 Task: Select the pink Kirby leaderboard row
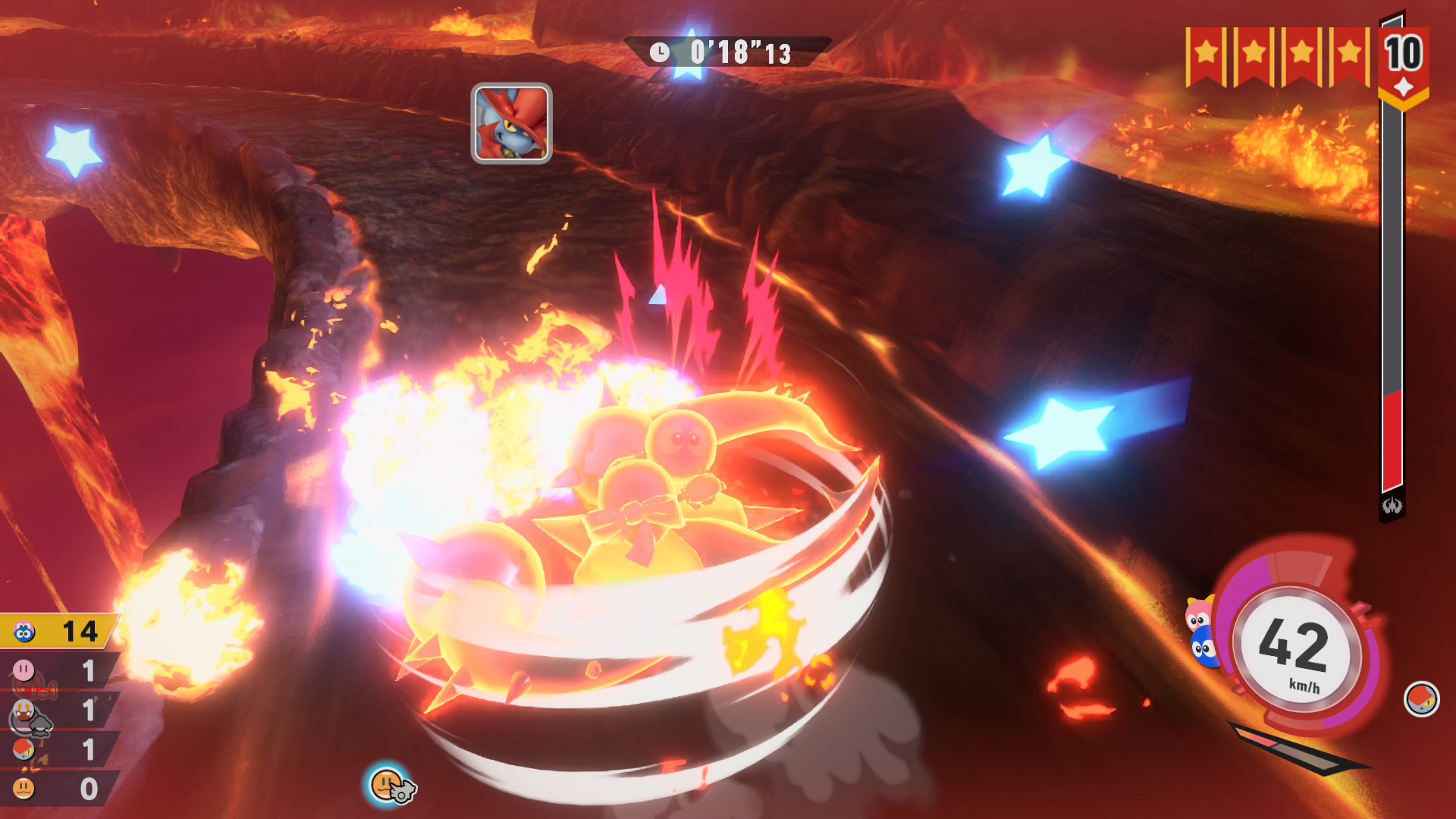pos(59,671)
